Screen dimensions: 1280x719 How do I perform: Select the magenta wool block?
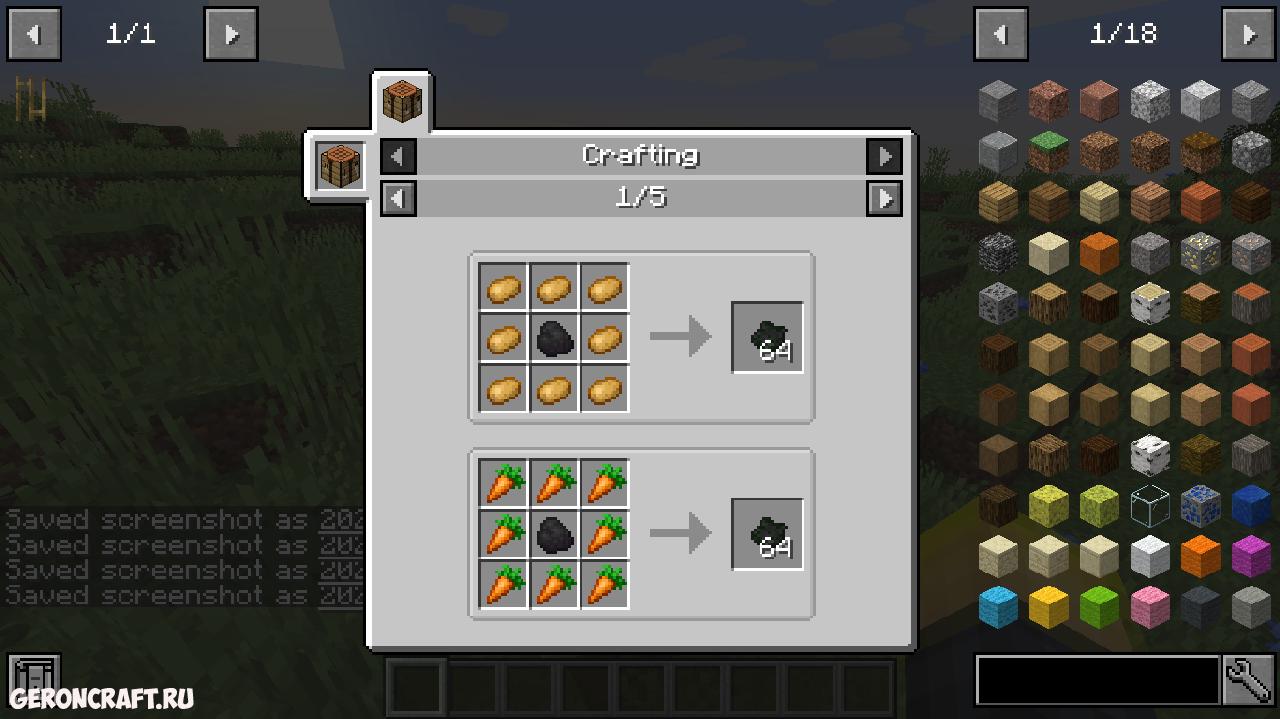(1251, 556)
